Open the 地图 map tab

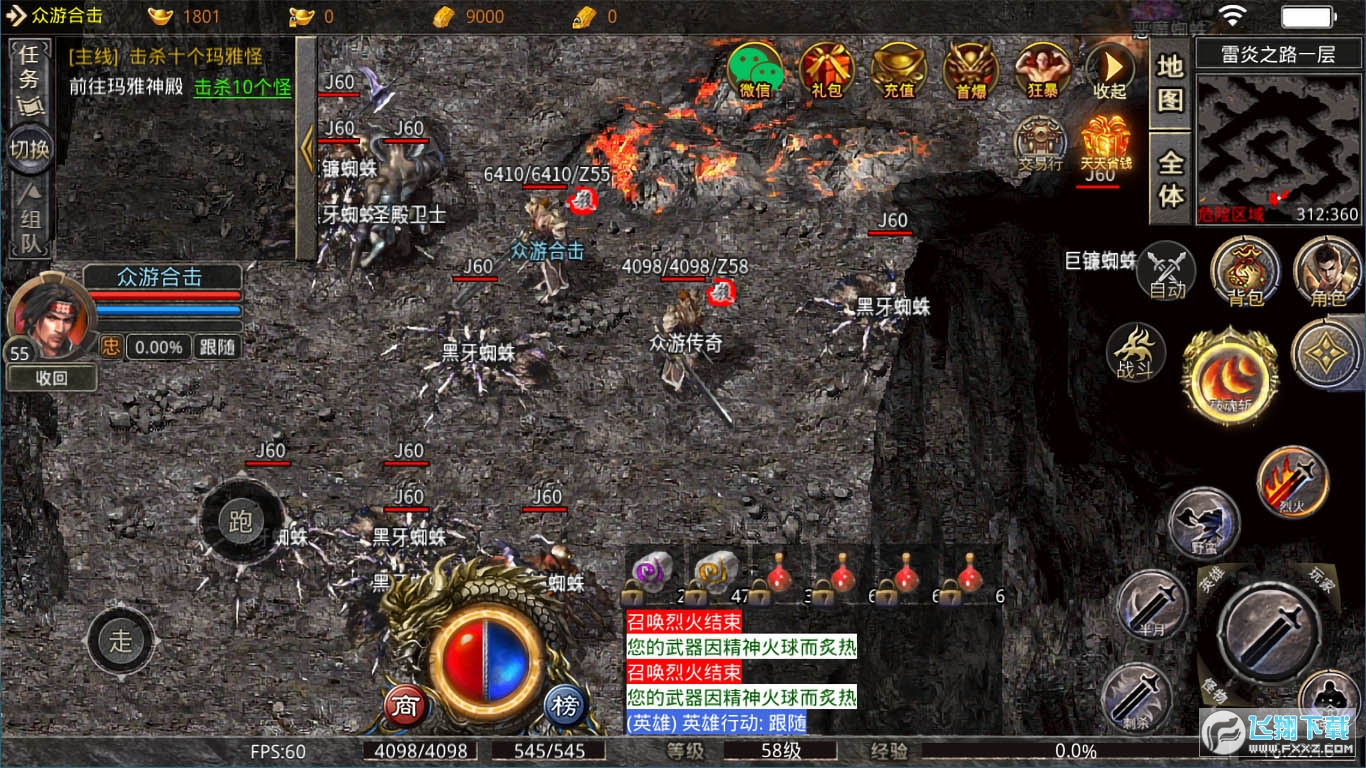coord(1170,83)
